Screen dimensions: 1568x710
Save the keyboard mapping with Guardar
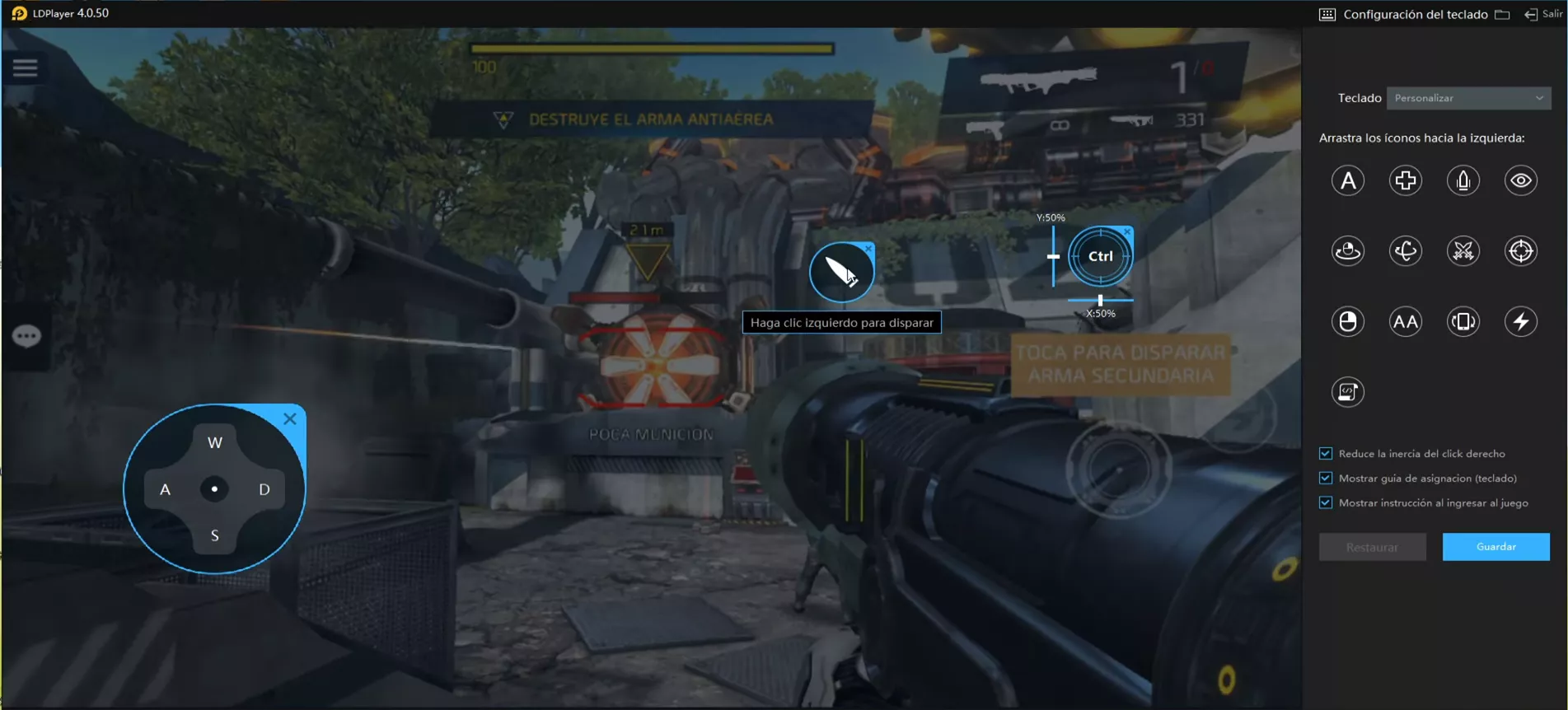(1495, 547)
